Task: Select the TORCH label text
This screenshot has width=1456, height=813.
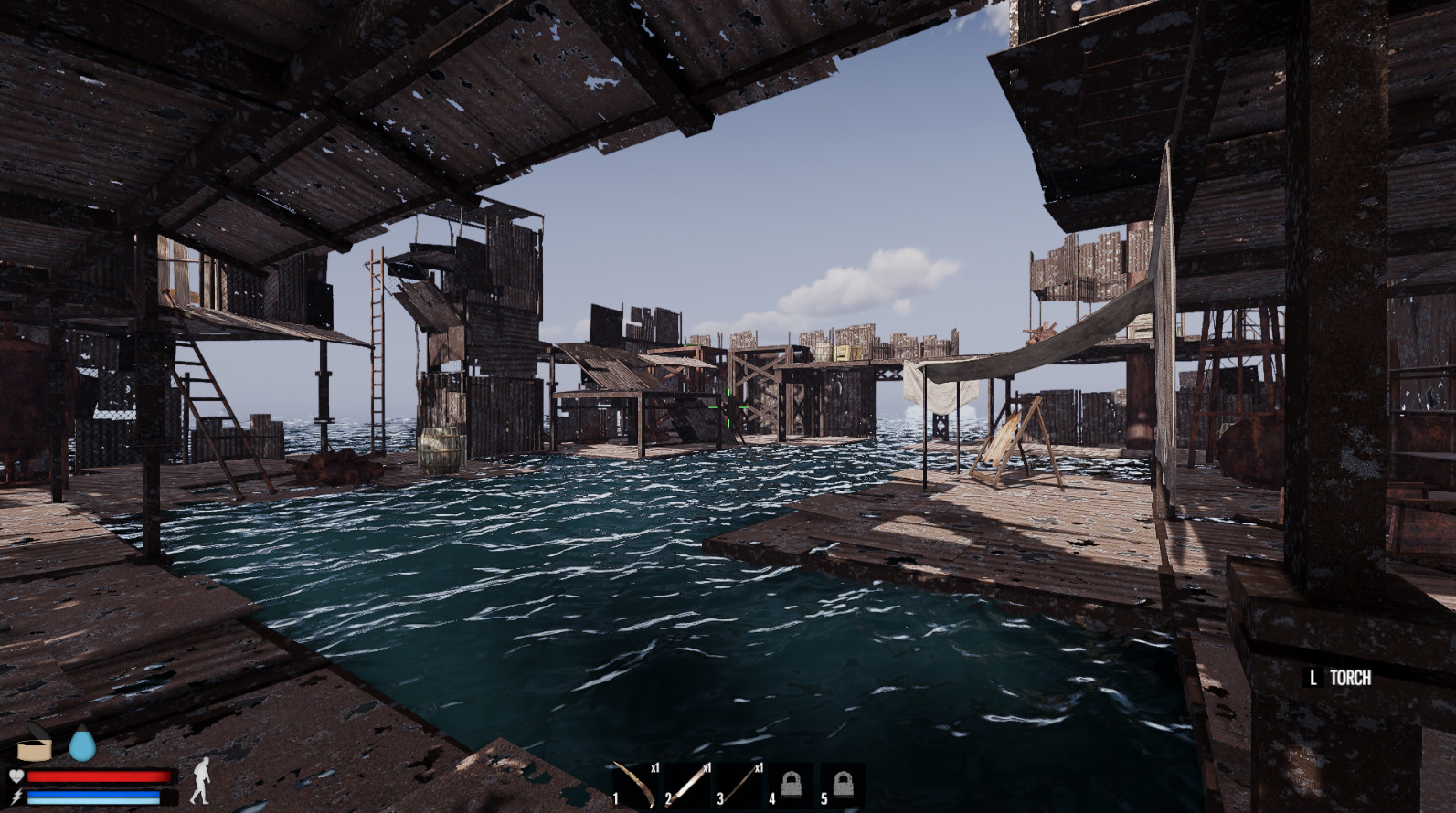Action: coord(1351,679)
